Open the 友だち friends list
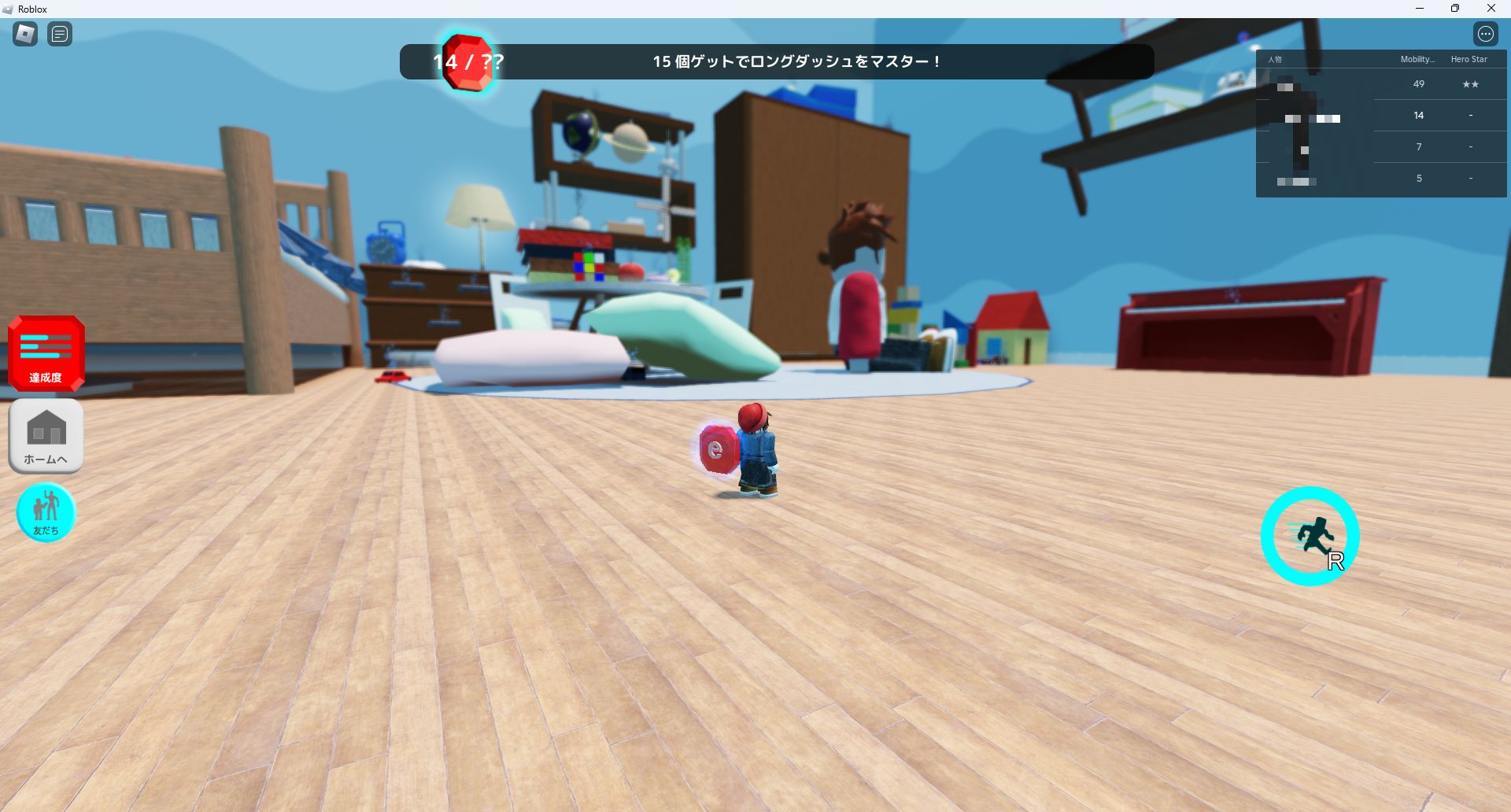 pyautogui.click(x=46, y=512)
